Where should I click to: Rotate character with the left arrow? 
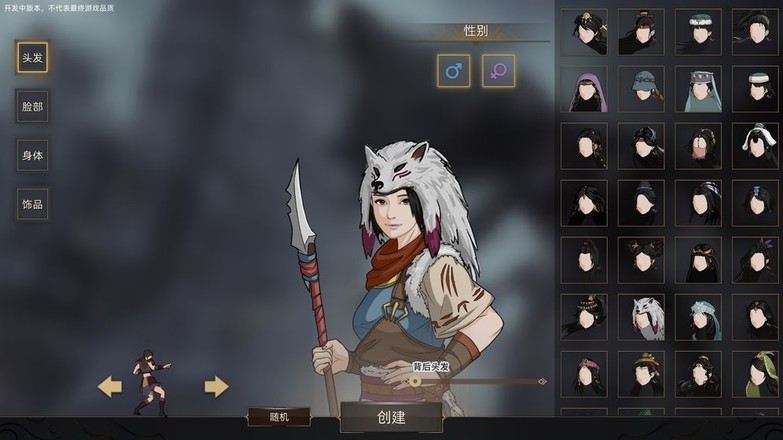109,386
